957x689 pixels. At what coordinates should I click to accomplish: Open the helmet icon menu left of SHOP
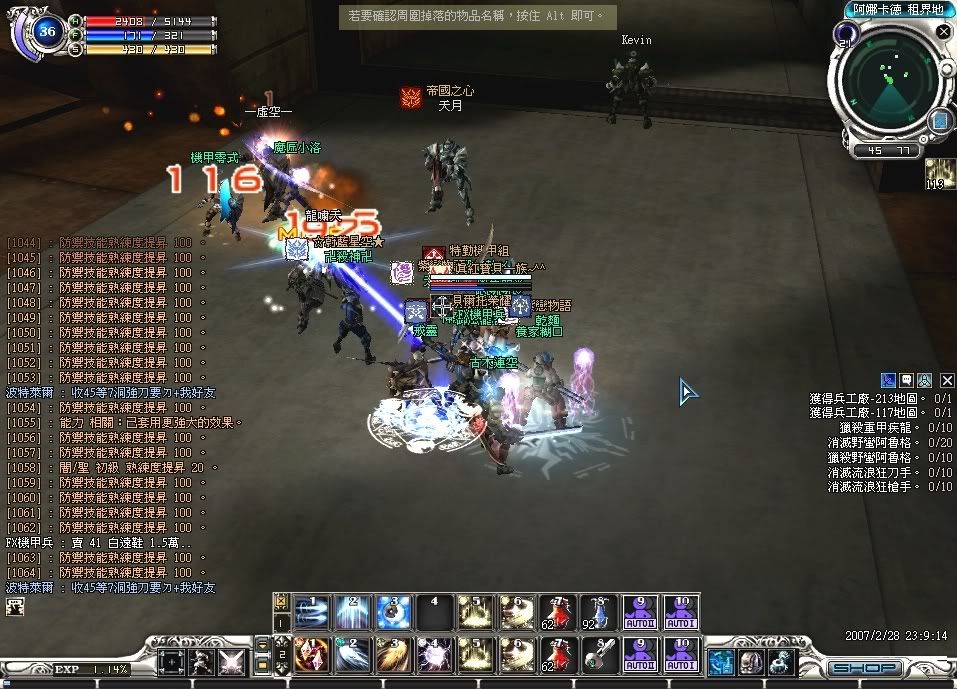pos(751,662)
